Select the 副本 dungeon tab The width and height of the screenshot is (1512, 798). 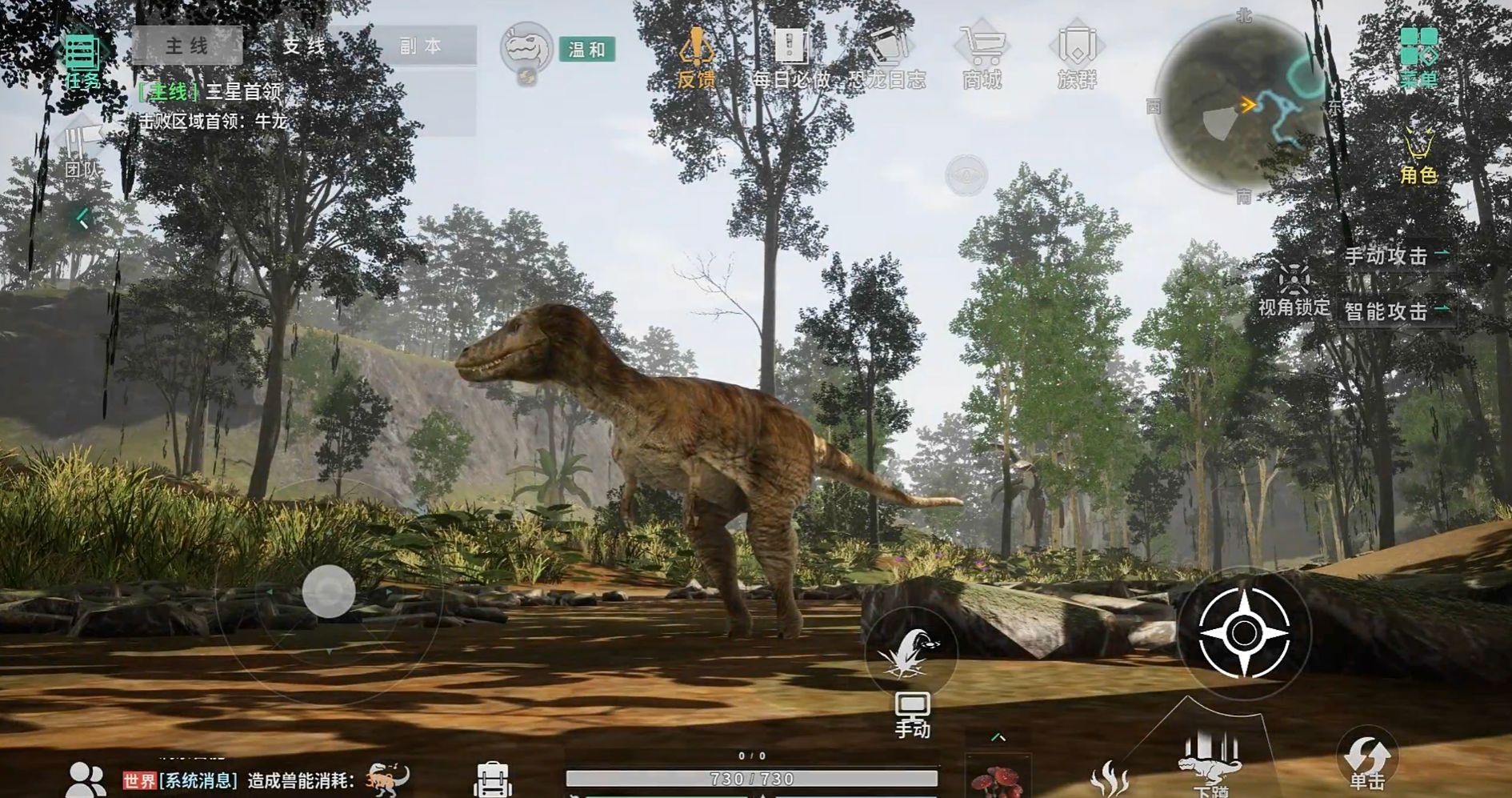[x=421, y=46]
